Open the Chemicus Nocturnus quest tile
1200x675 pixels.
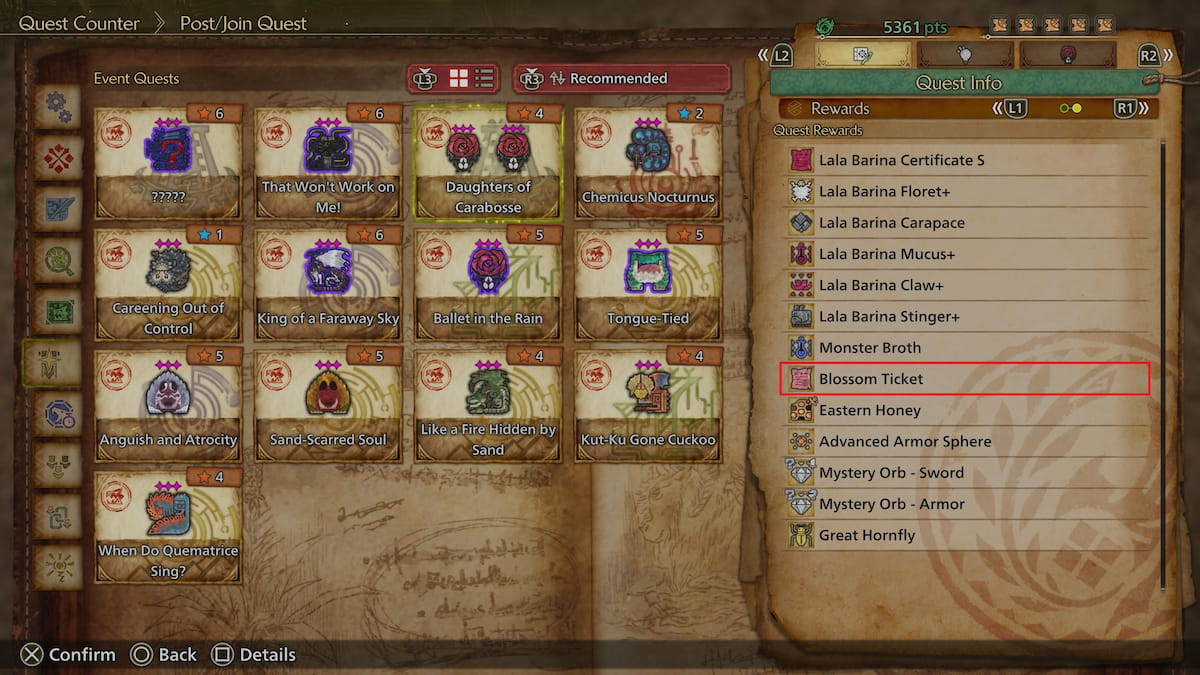648,162
